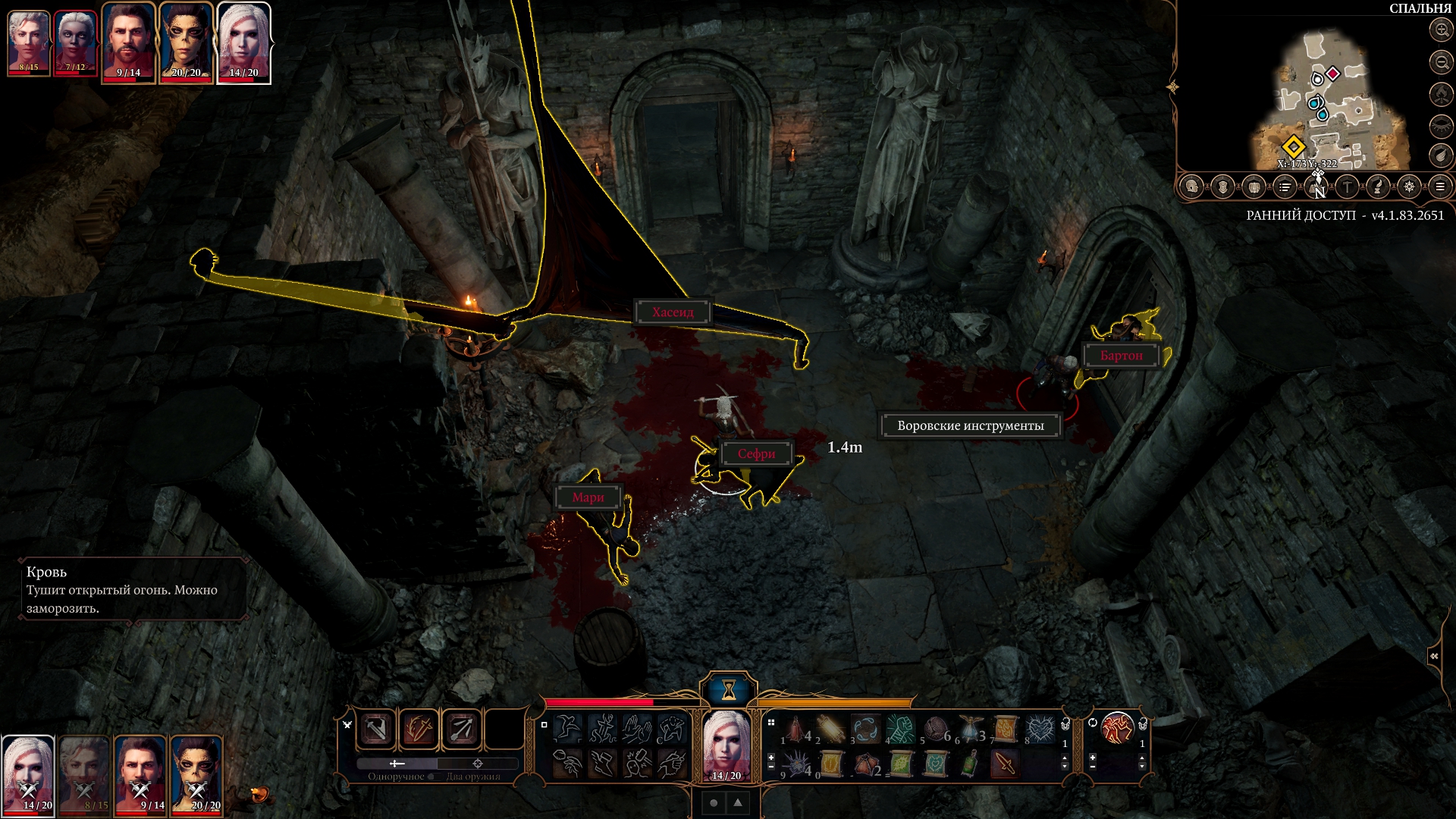The height and width of the screenshot is (819, 1456).
Task: Select the bearded party member at bottom left
Action: point(140,775)
